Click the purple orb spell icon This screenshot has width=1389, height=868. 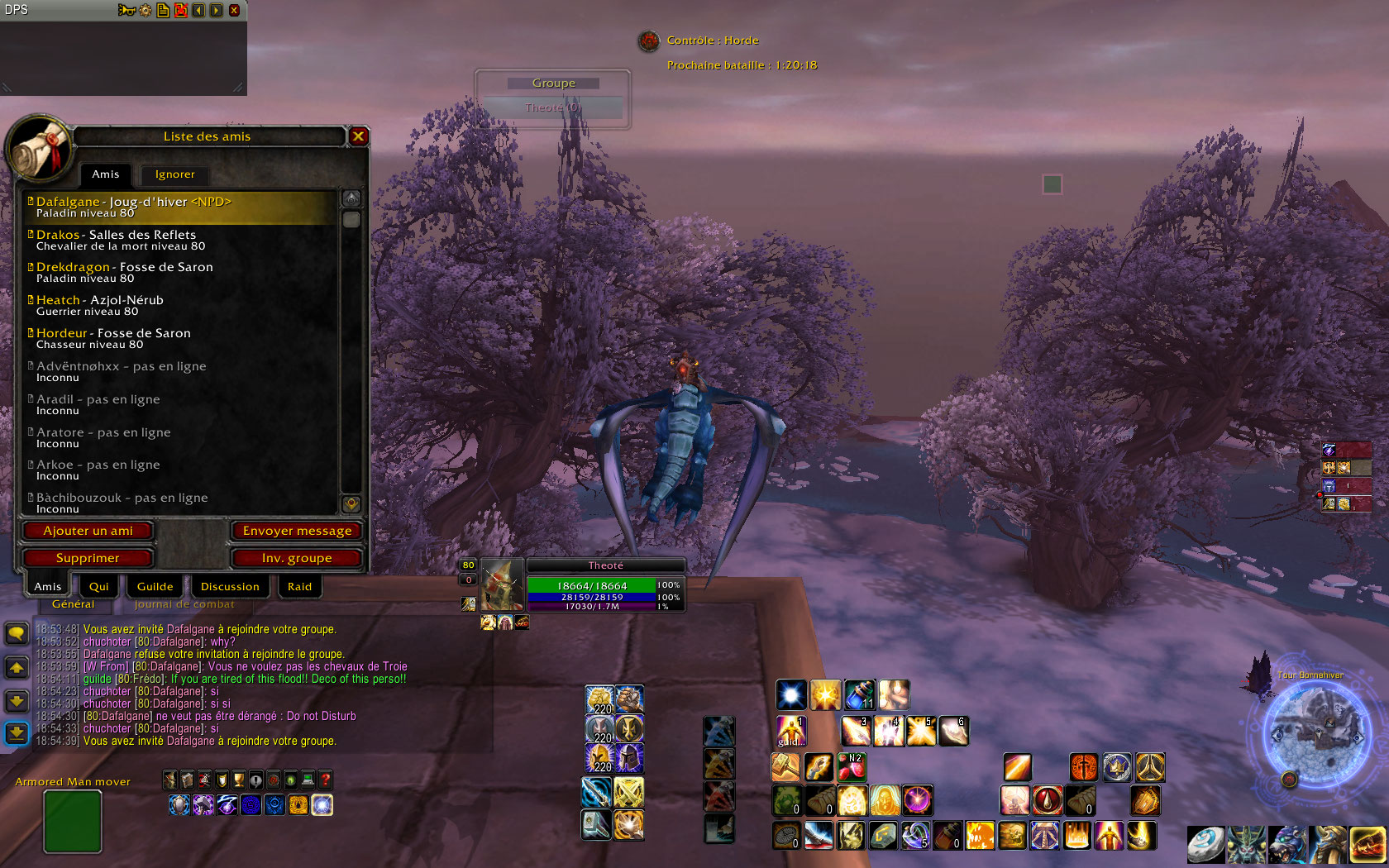click(917, 800)
